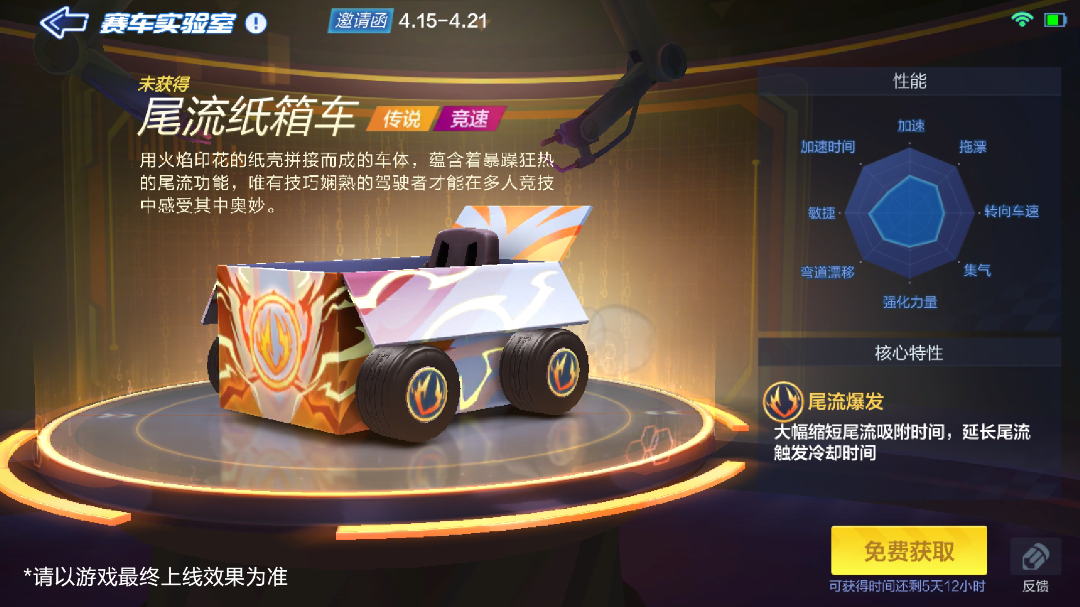The height and width of the screenshot is (607, 1080).
Task: Open the info icon beside 赛车实验室
Action: tap(256, 23)
